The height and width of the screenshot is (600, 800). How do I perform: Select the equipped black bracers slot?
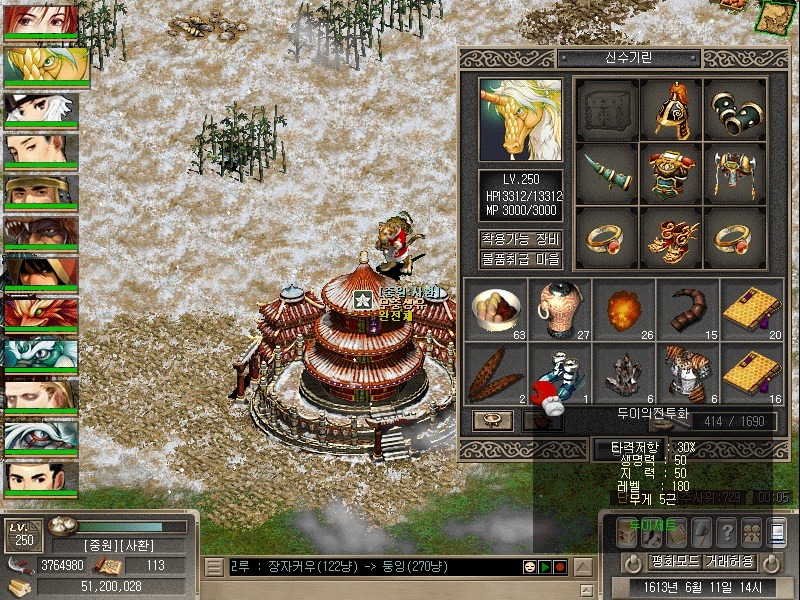pyautogui.click(x=735, y=108)
